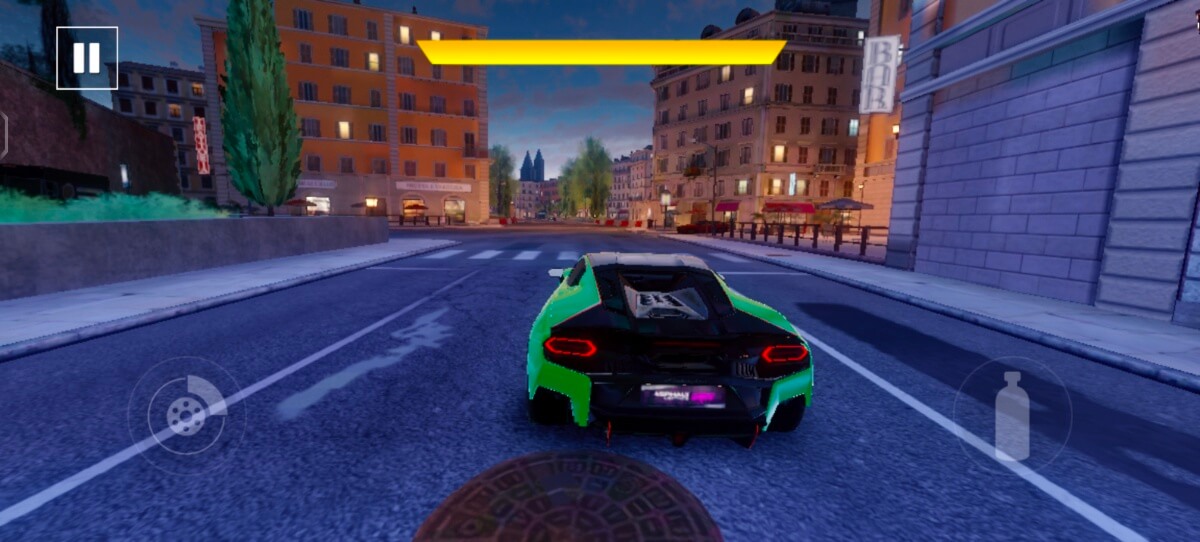Activate the nitro bottle boost

(1012, 416)
